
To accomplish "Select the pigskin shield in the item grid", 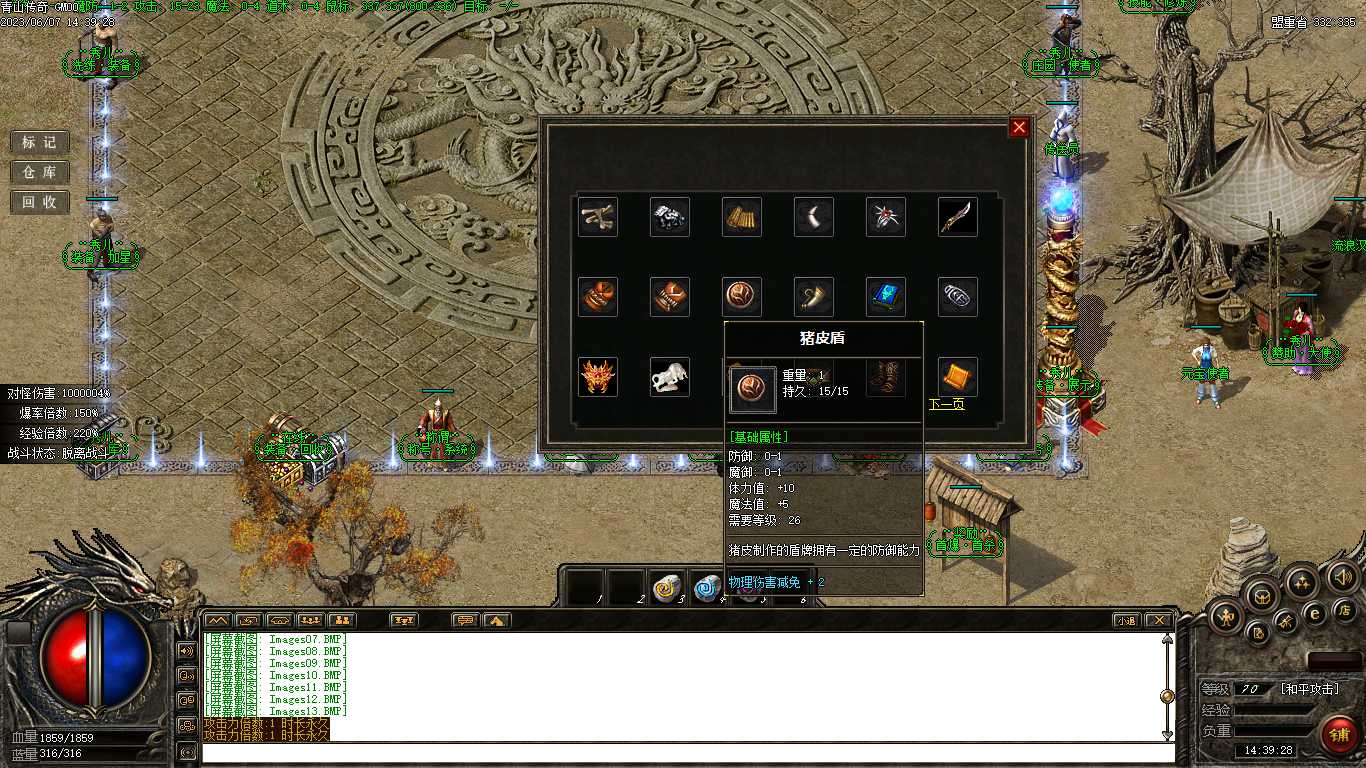I will click(x=742, y=297).
